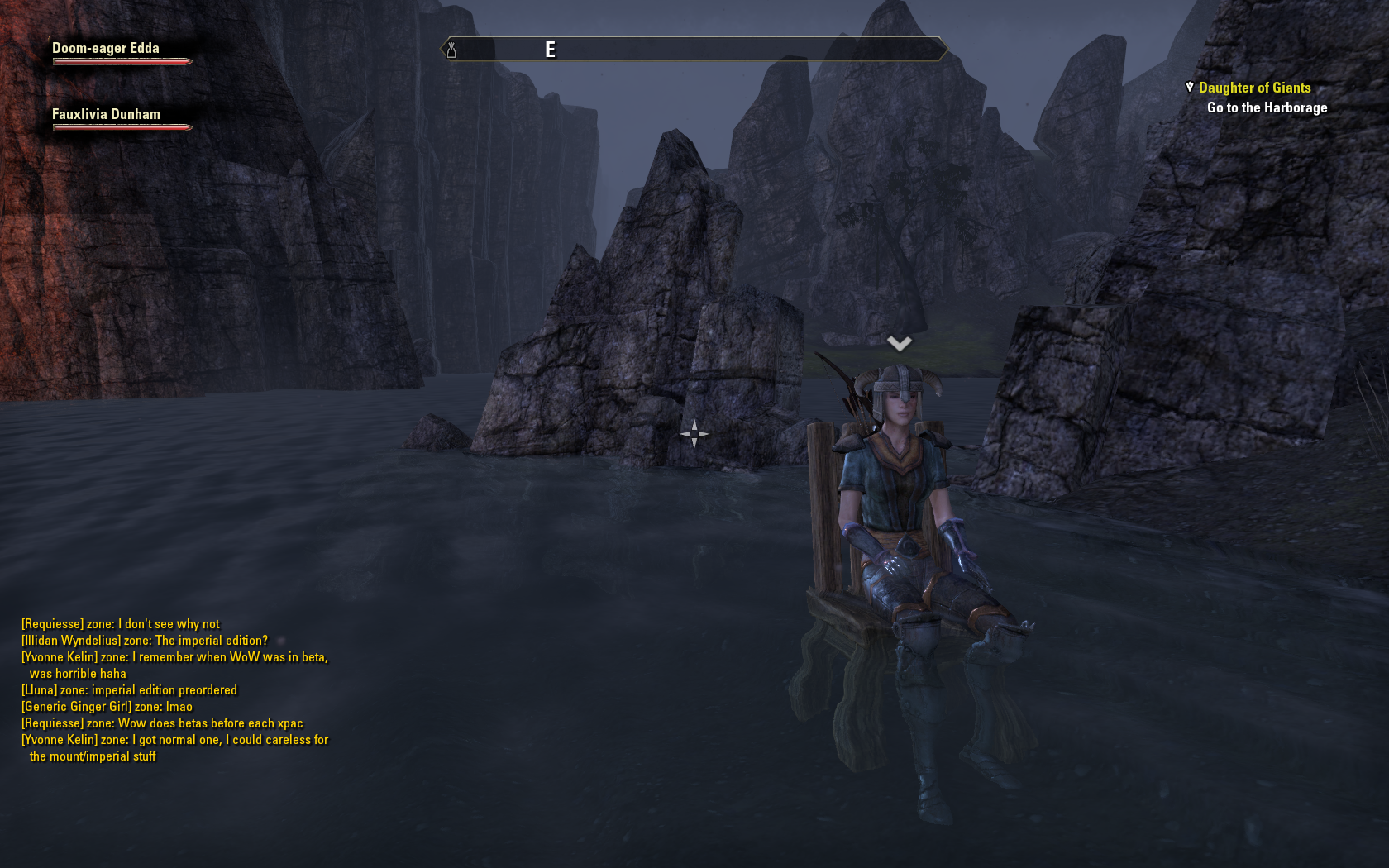Click the compass bar

point(694,50)
